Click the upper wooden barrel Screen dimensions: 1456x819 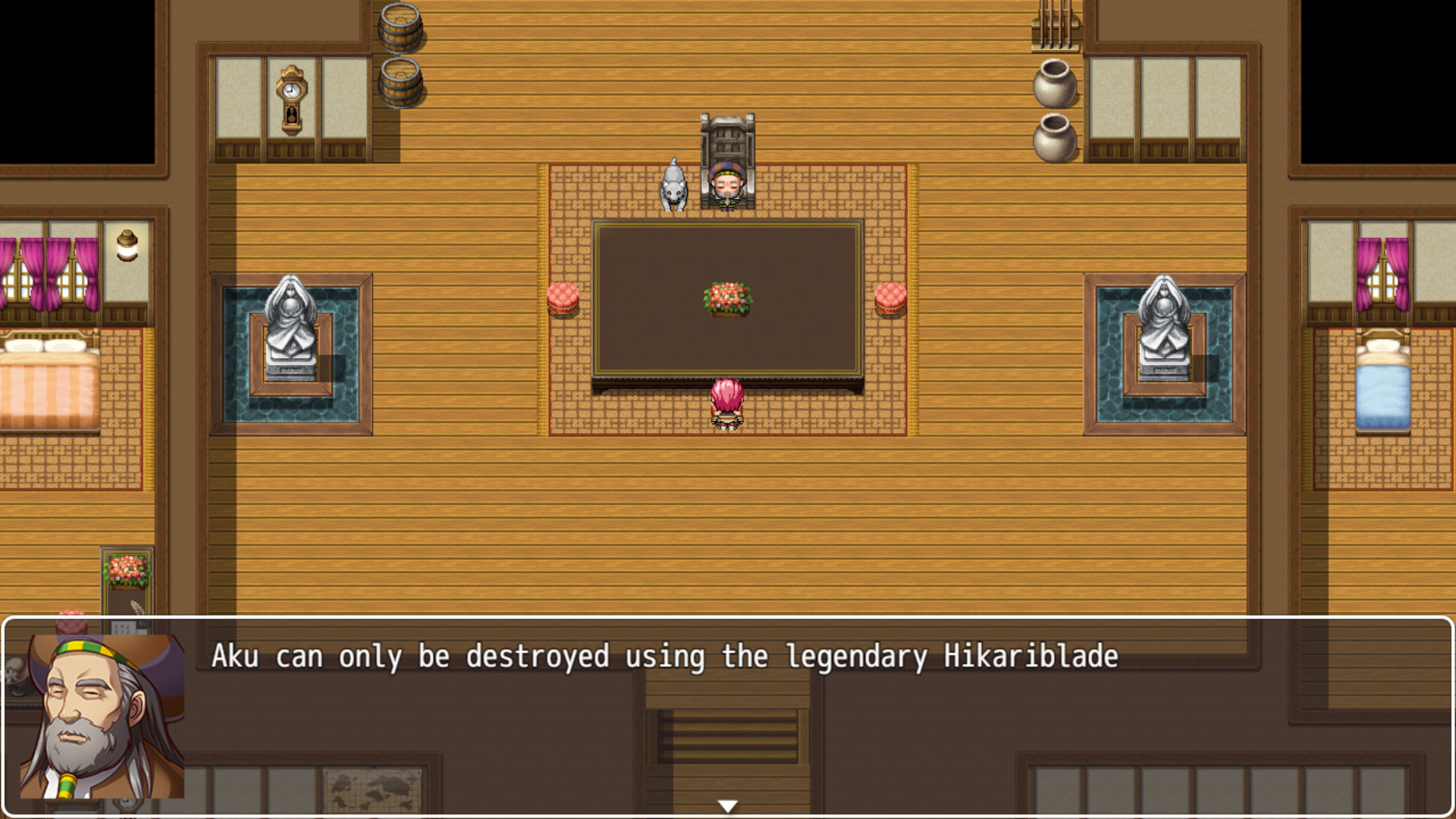click(400, 27)
